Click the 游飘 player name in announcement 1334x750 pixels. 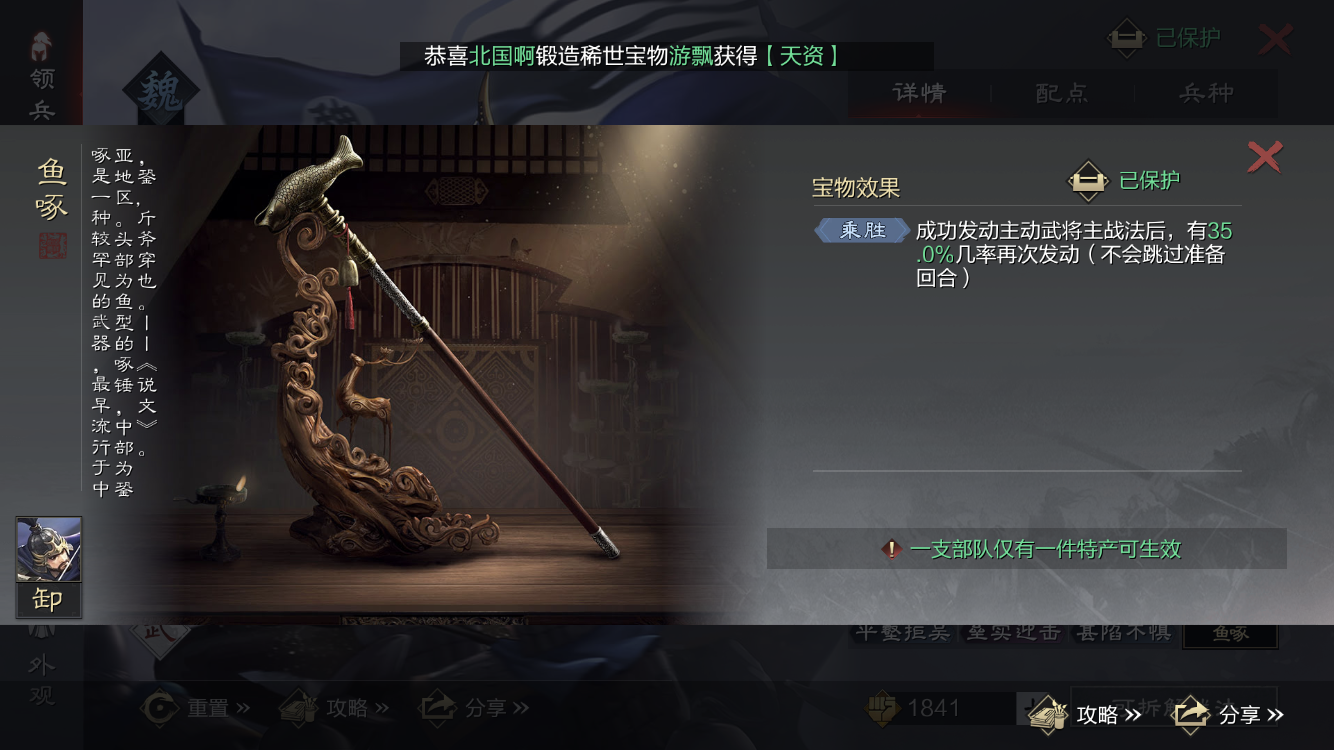click(x=690, y=56)
